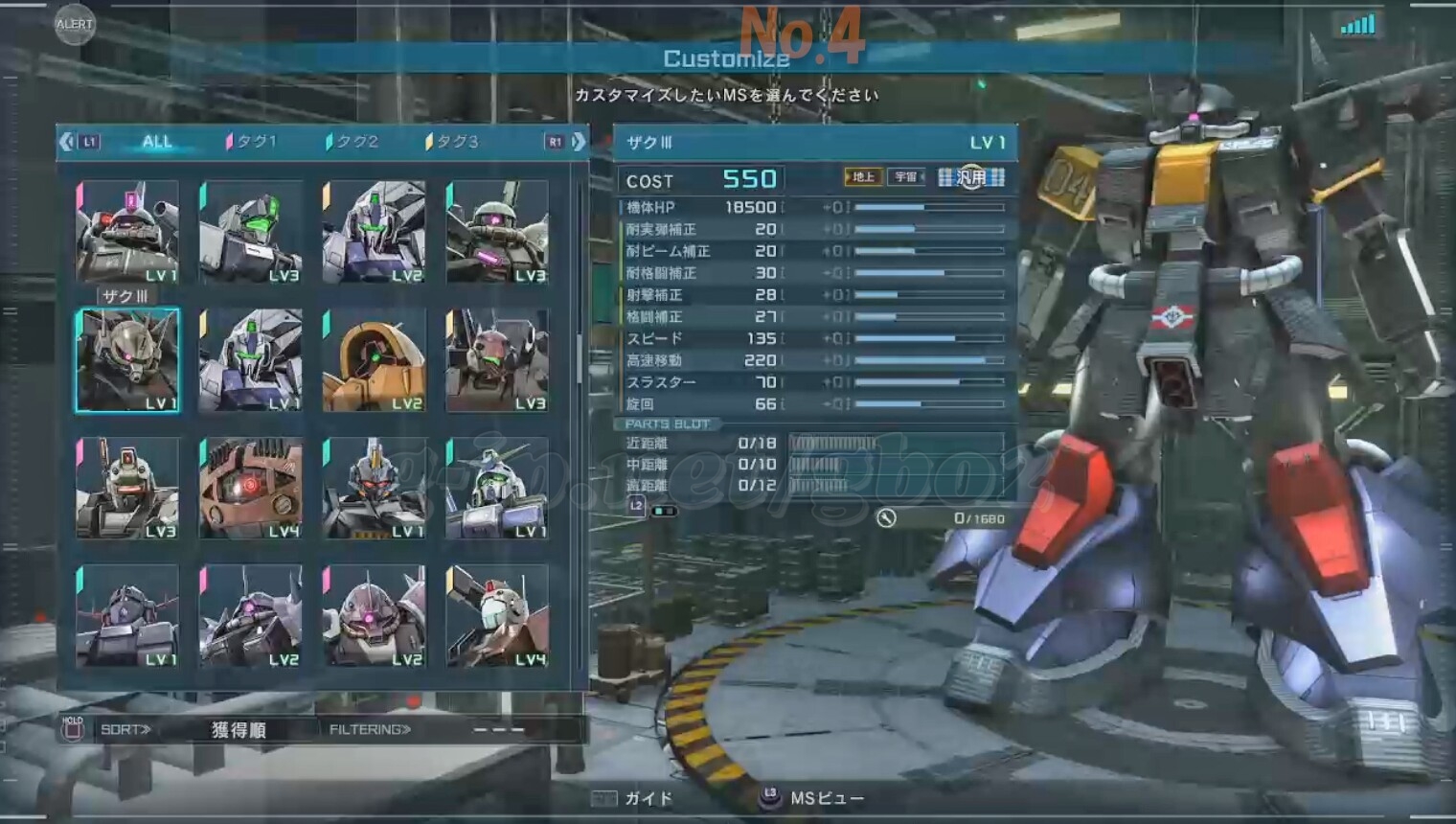
Task: Switch to the タグ2 tab
Action: click(353, 142)
